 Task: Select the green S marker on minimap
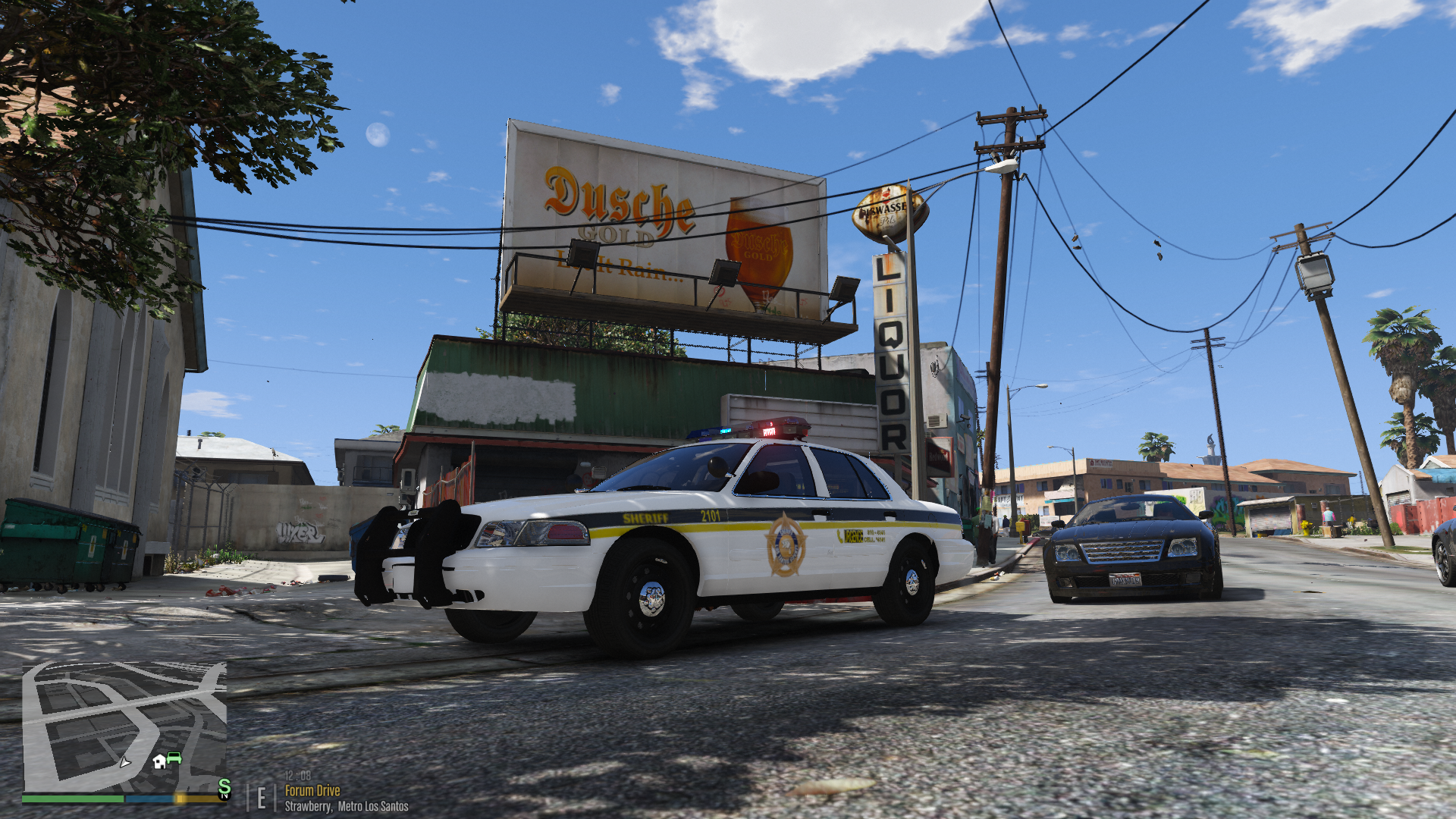[224, 788]
